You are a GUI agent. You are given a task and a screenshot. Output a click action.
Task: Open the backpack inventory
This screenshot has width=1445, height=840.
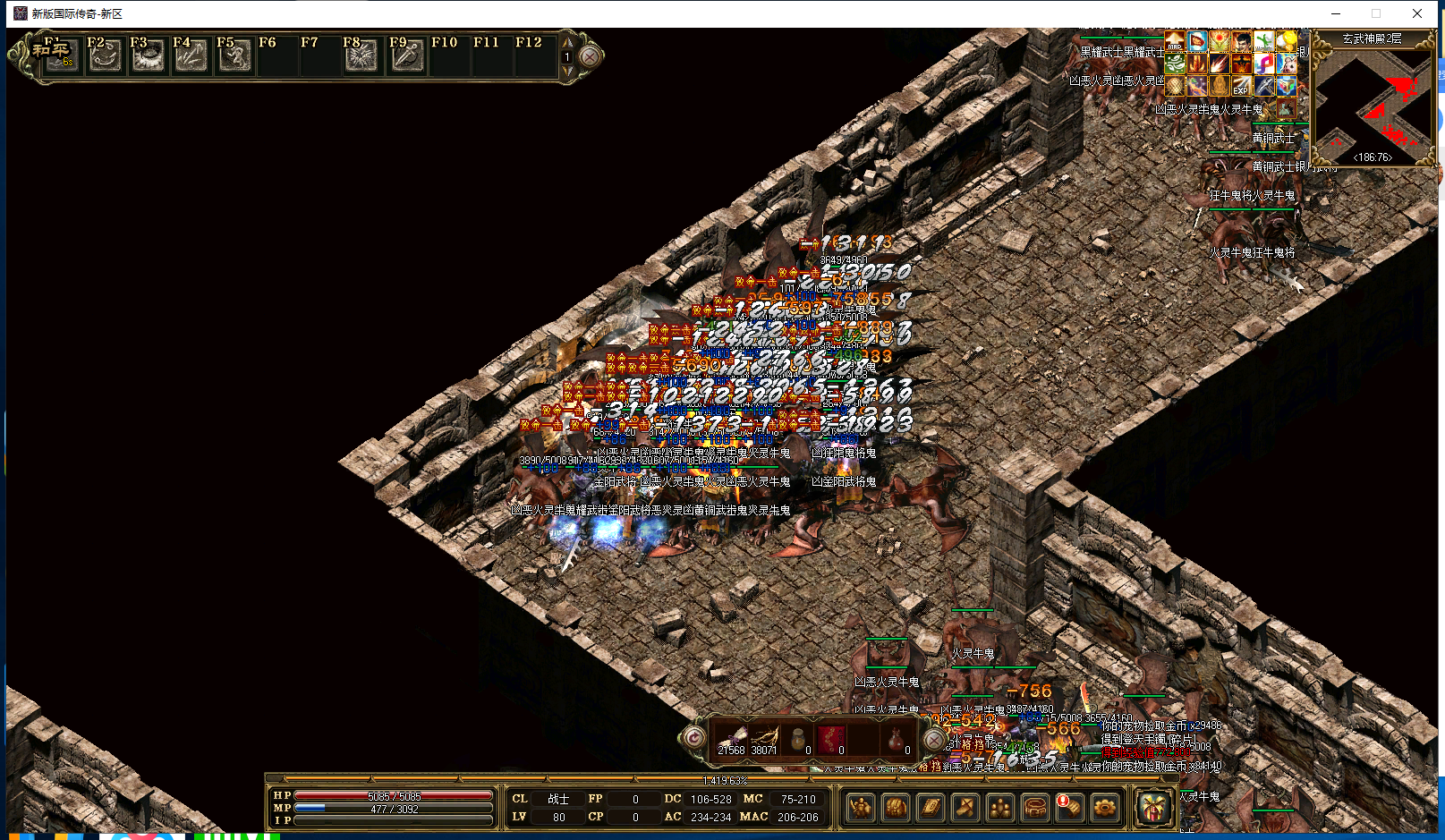tap(896, 808)
